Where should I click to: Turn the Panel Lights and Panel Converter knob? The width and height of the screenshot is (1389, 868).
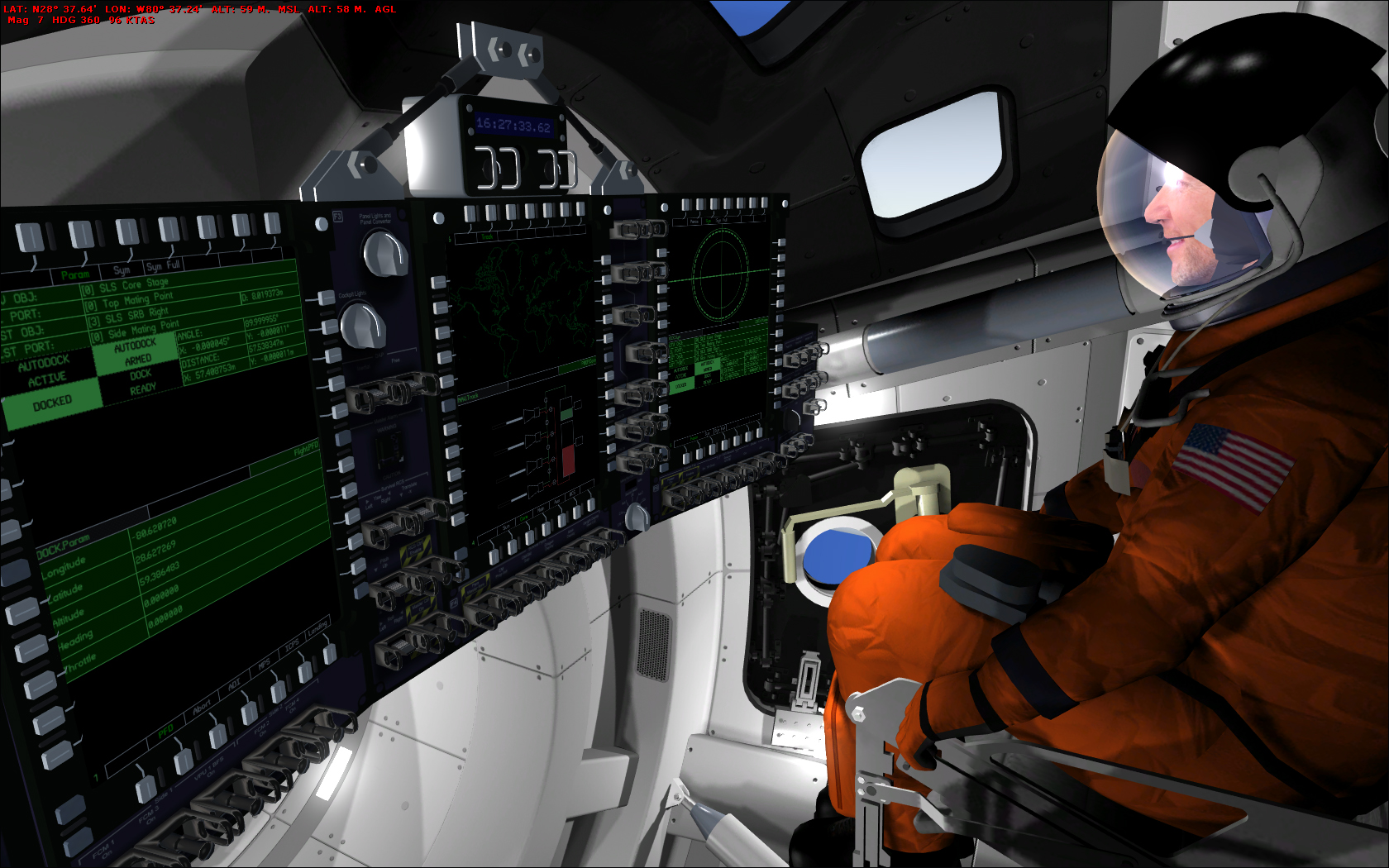(x=382, y=254)
